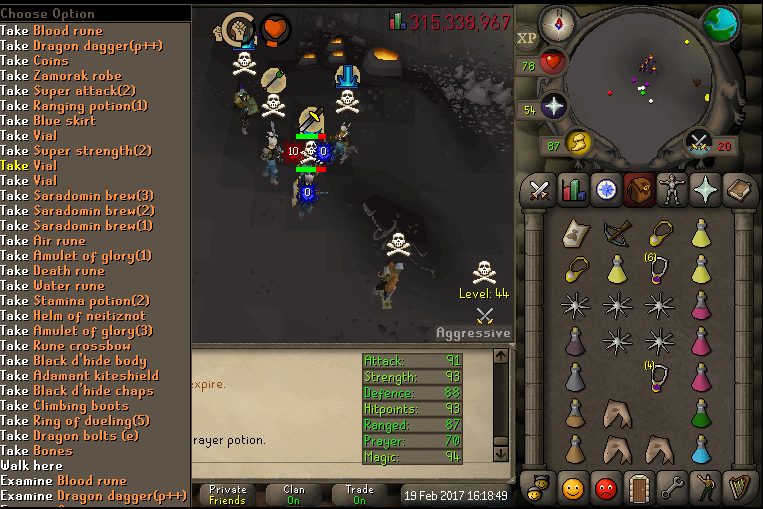This screenshot has width=763, height=509.
Task: Select the crossbow in the inventory
Action: click(x=617, y=233)
